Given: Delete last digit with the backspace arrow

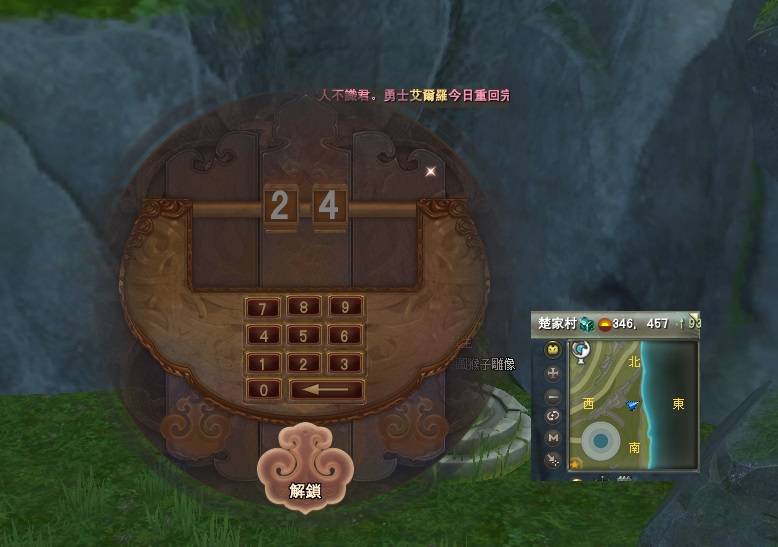Looking at the screenshot, I should click(326, 390).
